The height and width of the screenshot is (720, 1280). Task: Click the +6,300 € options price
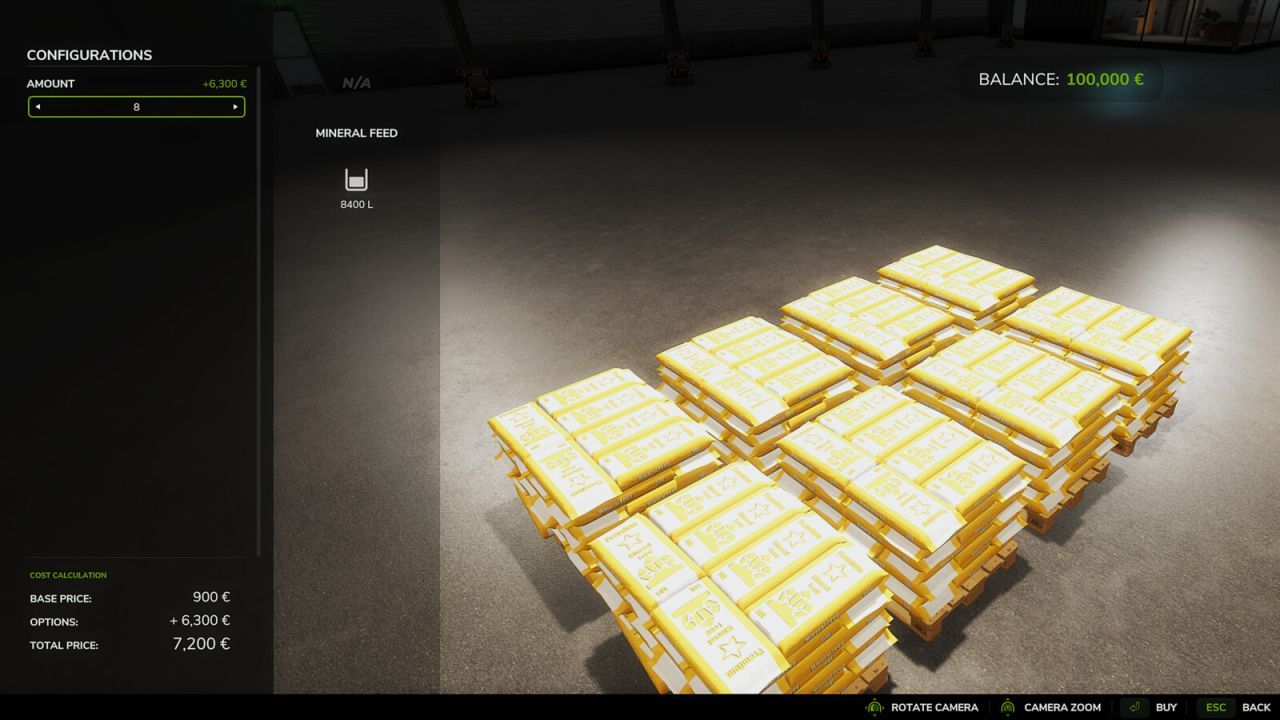tap(202, 620)
